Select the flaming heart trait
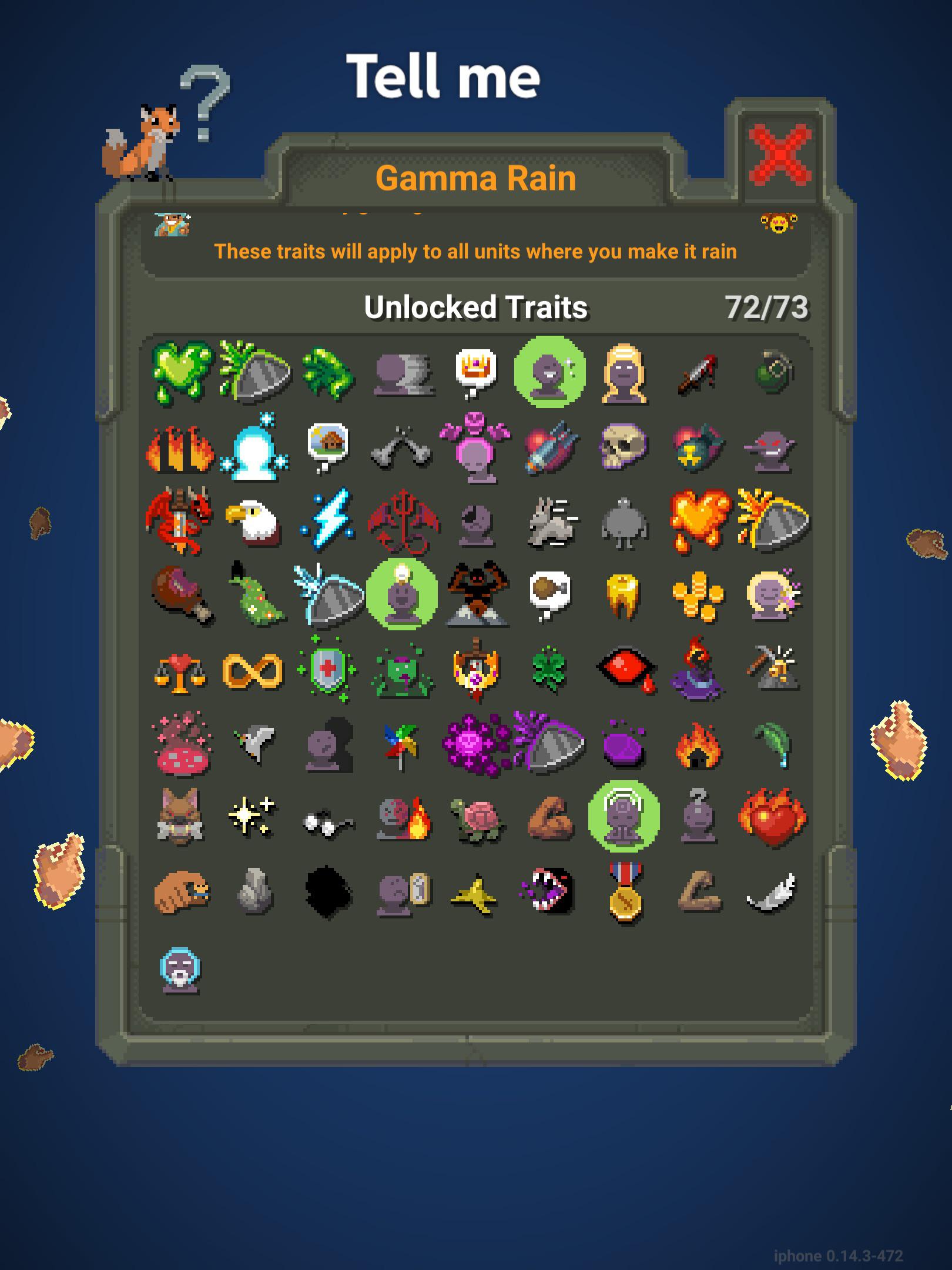Image resolution: width=952 pixels, height=1270 pixels. [773, 817]
